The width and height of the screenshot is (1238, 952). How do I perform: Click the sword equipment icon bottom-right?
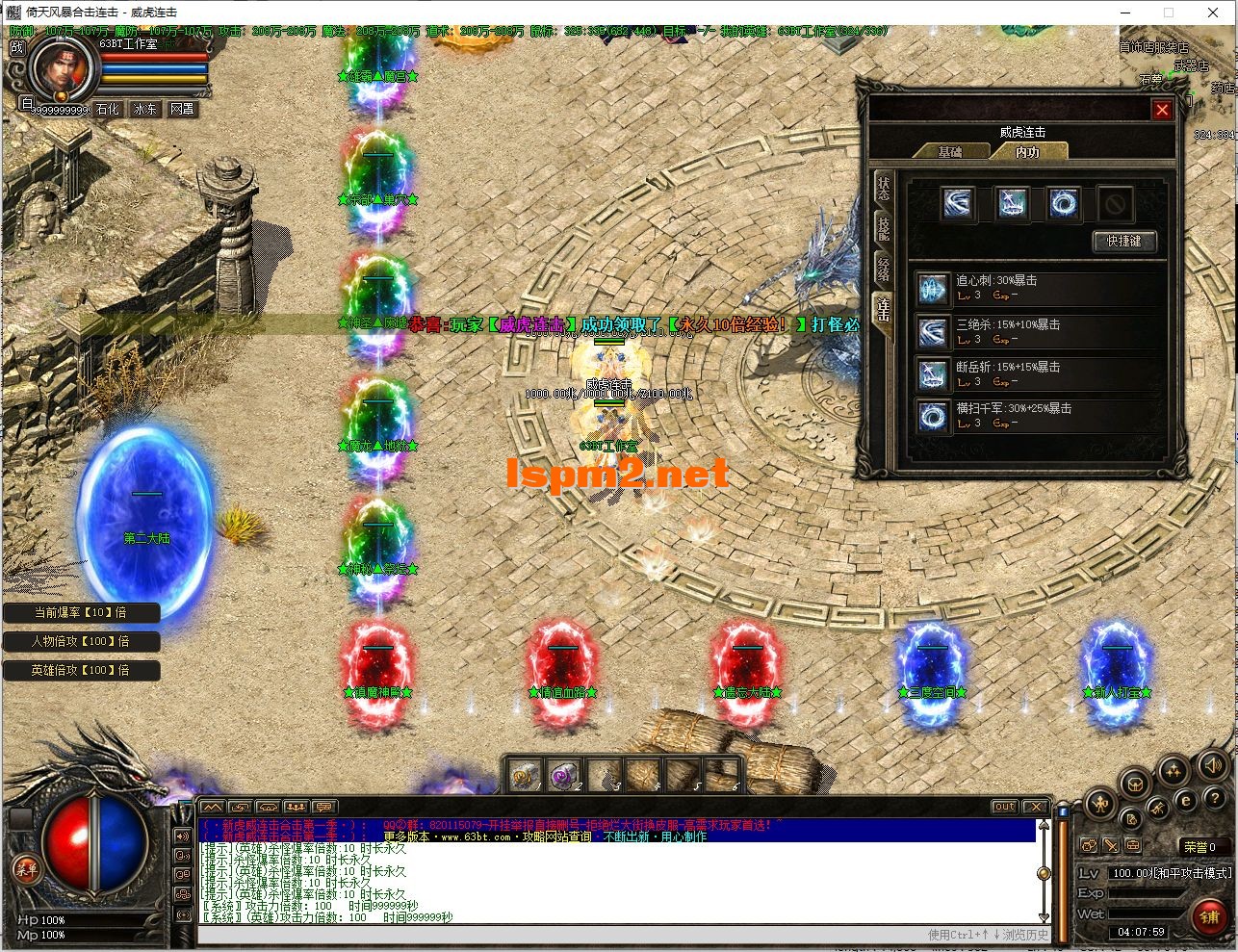coord(1111,845)
